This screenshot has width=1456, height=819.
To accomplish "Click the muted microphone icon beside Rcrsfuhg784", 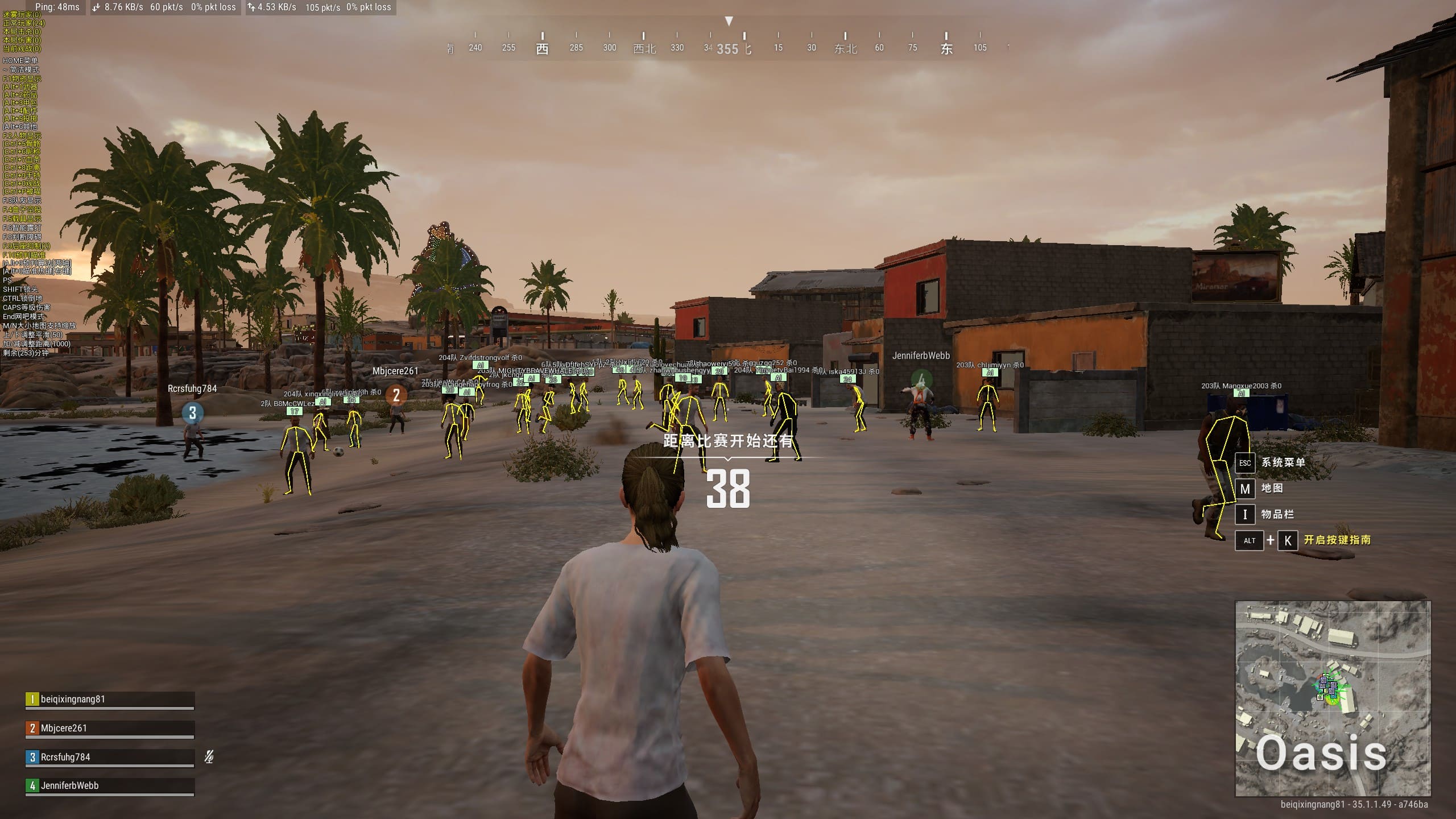I will (x=209, y=757).
